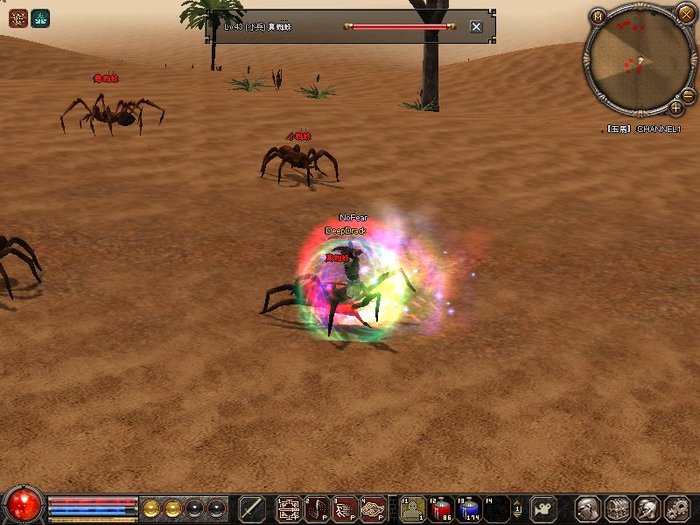Use the red health potion slot
The width and height of the screenshot is (700, 525).
coord(441,508)
